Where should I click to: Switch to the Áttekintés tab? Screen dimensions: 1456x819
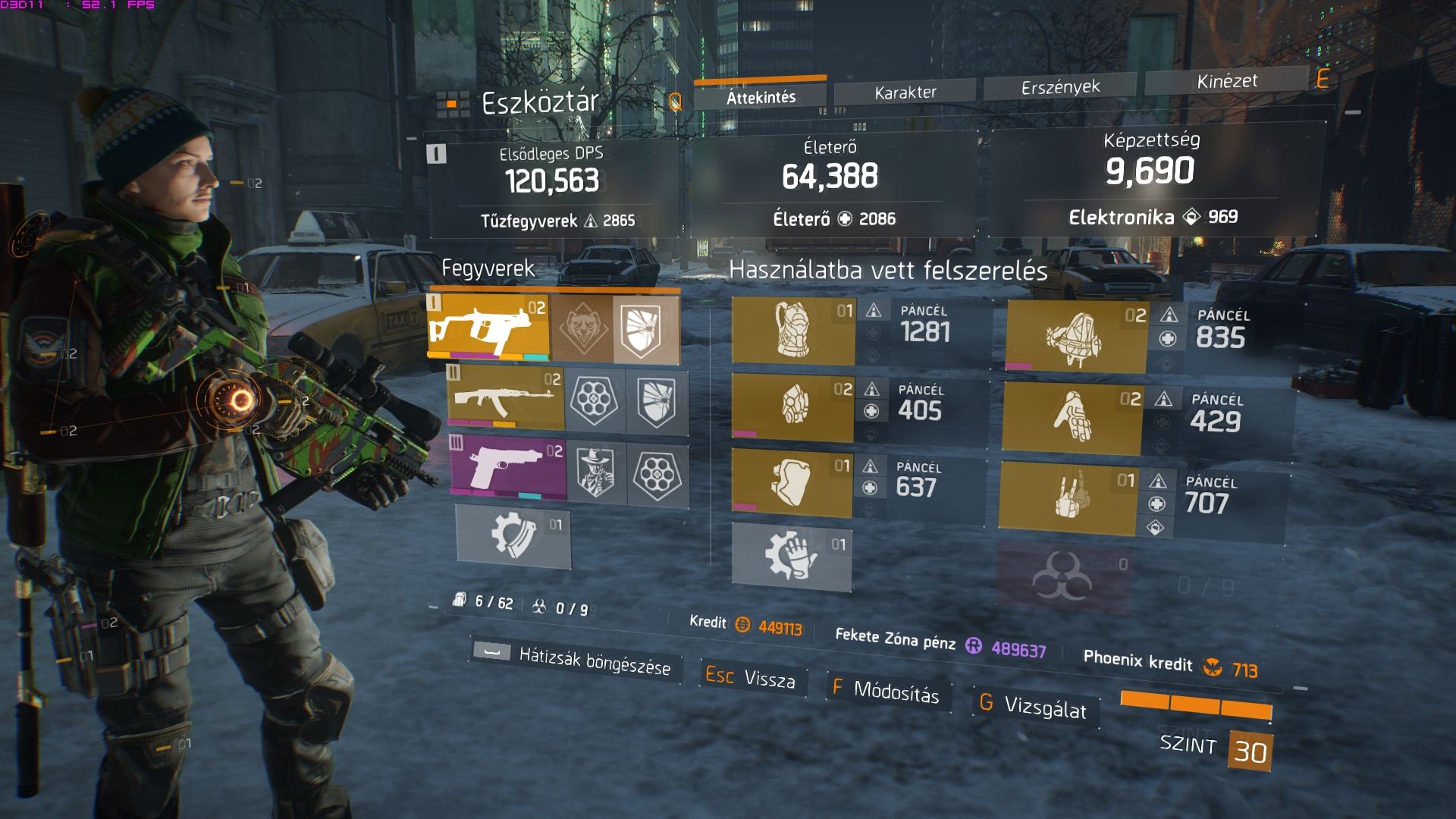coord(761,97)
